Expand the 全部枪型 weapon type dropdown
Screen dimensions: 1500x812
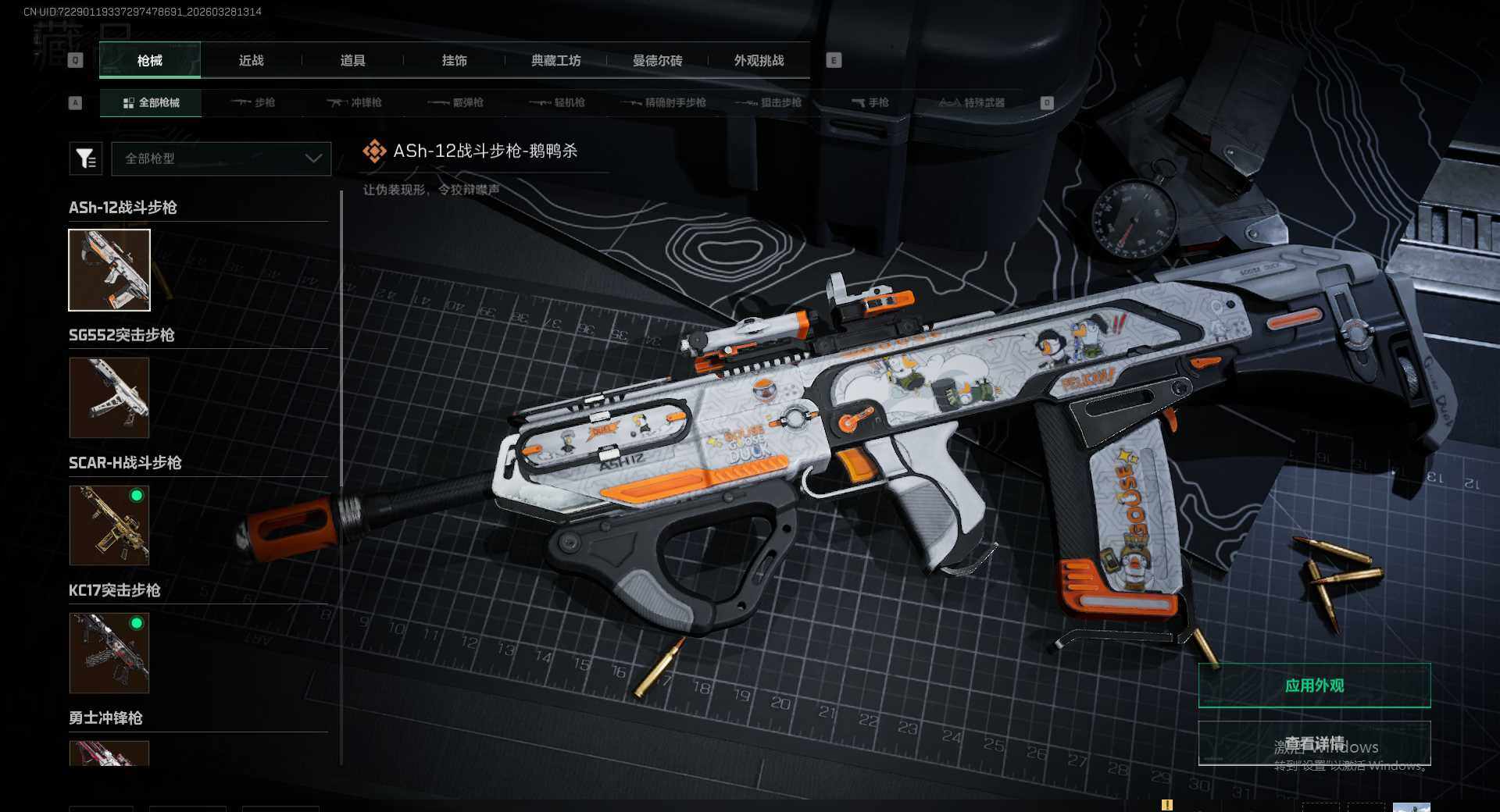point(221,158)
